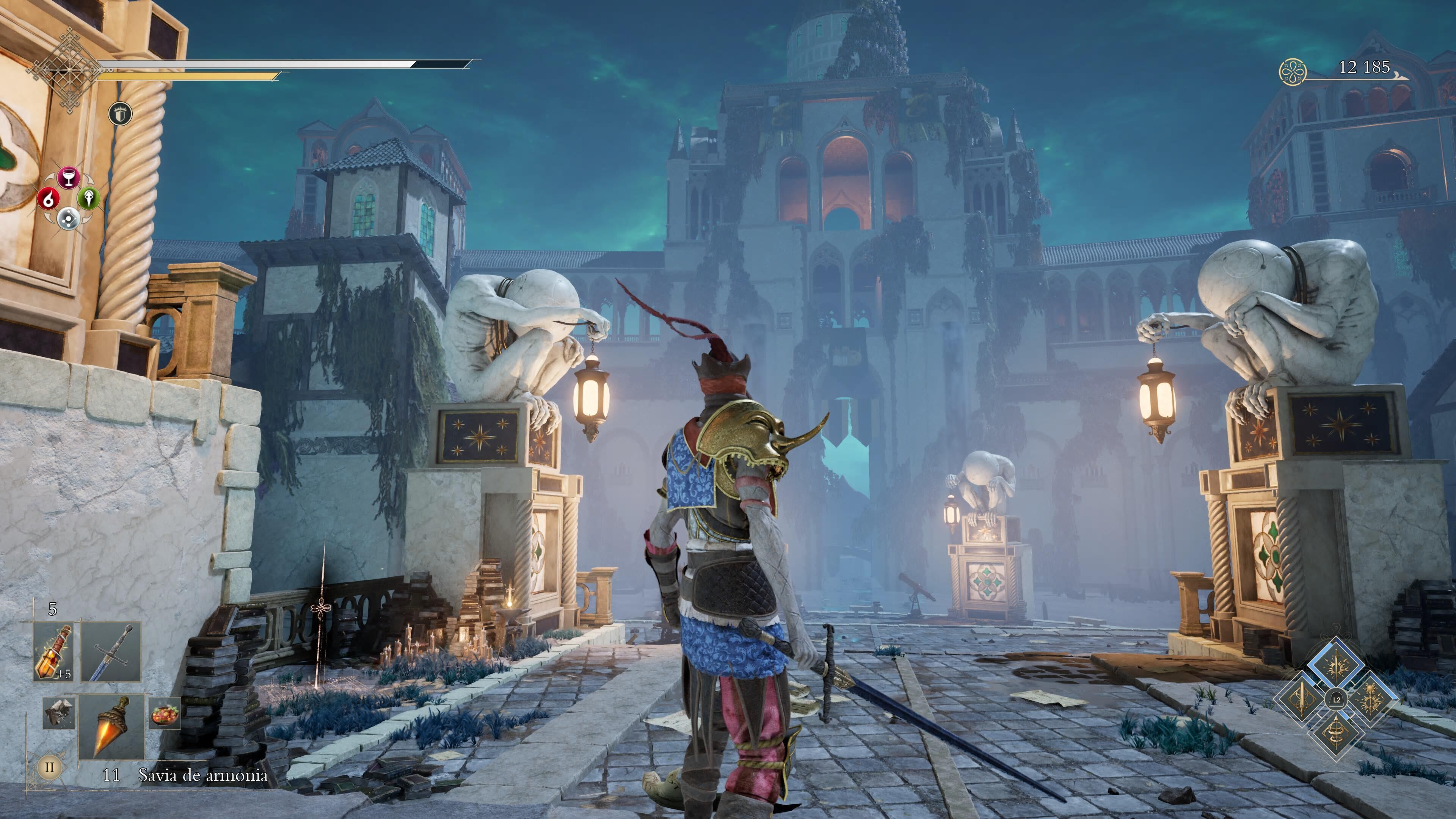This screenshot has height=819, width=1456.
Task: Click the Roman numeral II belt badge
Action: pos(49,767)
